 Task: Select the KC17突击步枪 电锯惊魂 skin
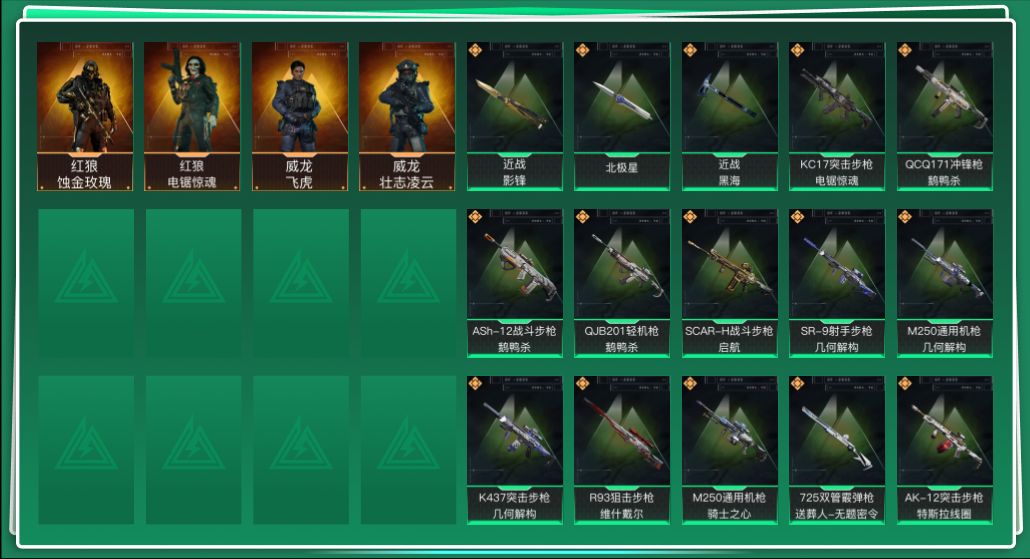point(837,115)
